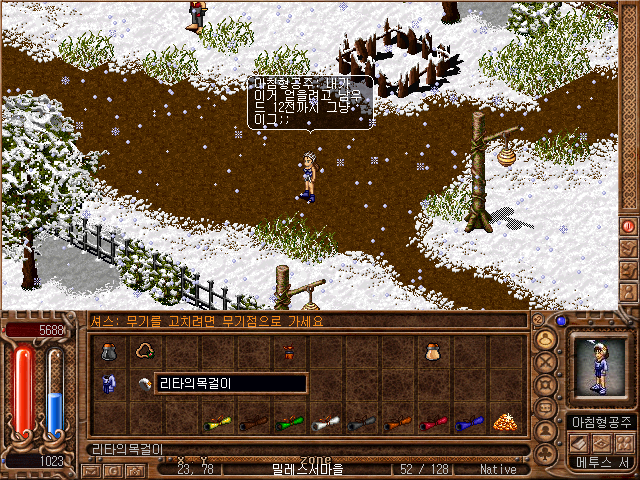Use the yellow scroll
This screenshot has width=640, height=480.
pos(217,423)
